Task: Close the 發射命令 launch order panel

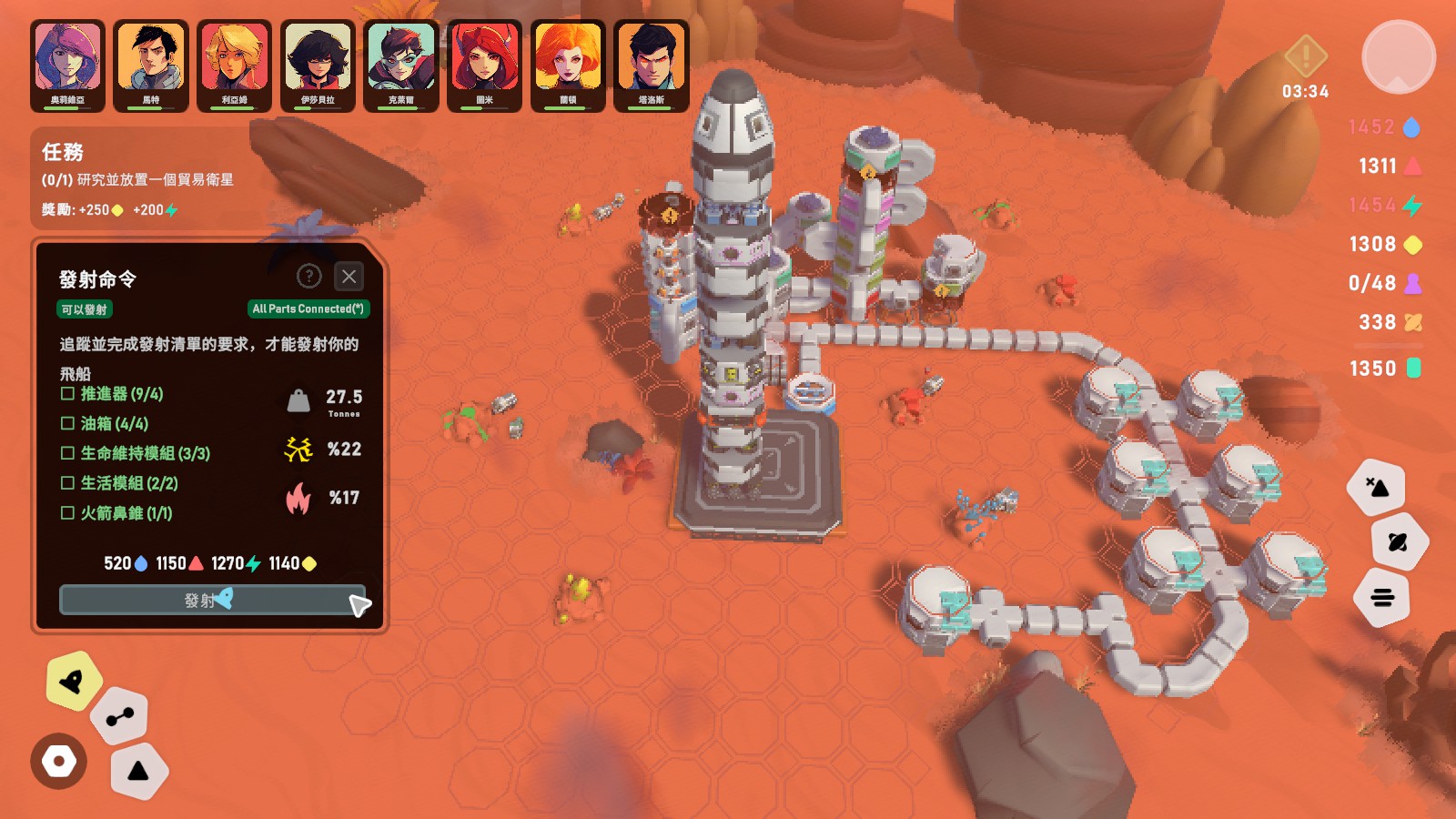Action: (349, 277)
